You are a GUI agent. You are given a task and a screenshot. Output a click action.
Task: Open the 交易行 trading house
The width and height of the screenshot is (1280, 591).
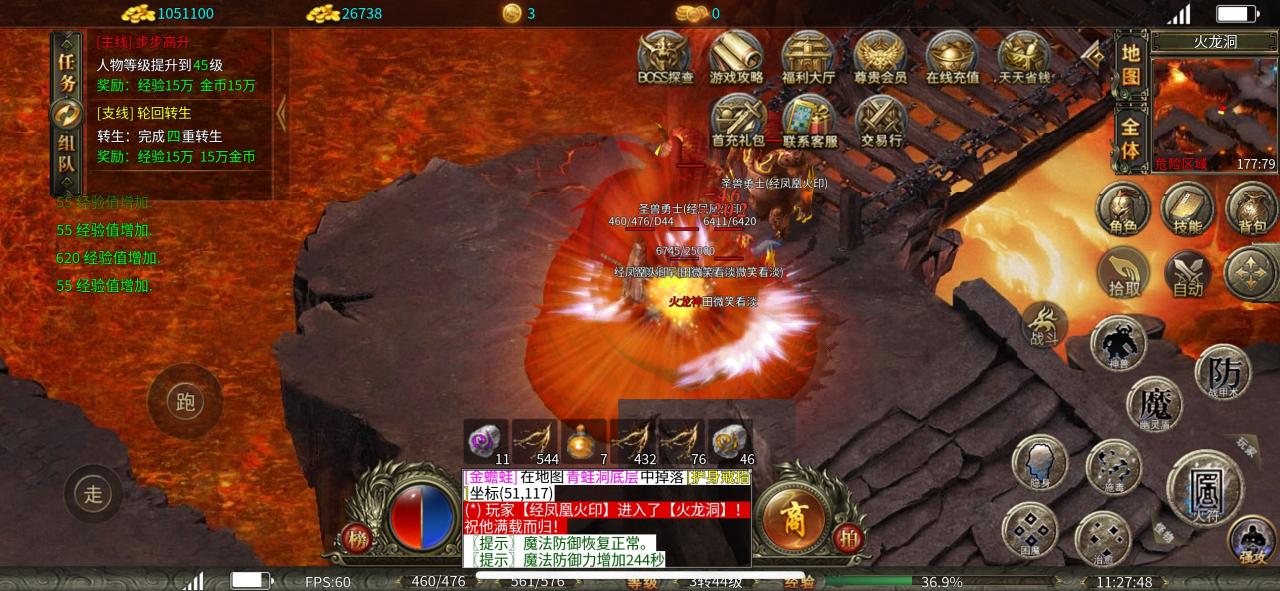(881, 122)
